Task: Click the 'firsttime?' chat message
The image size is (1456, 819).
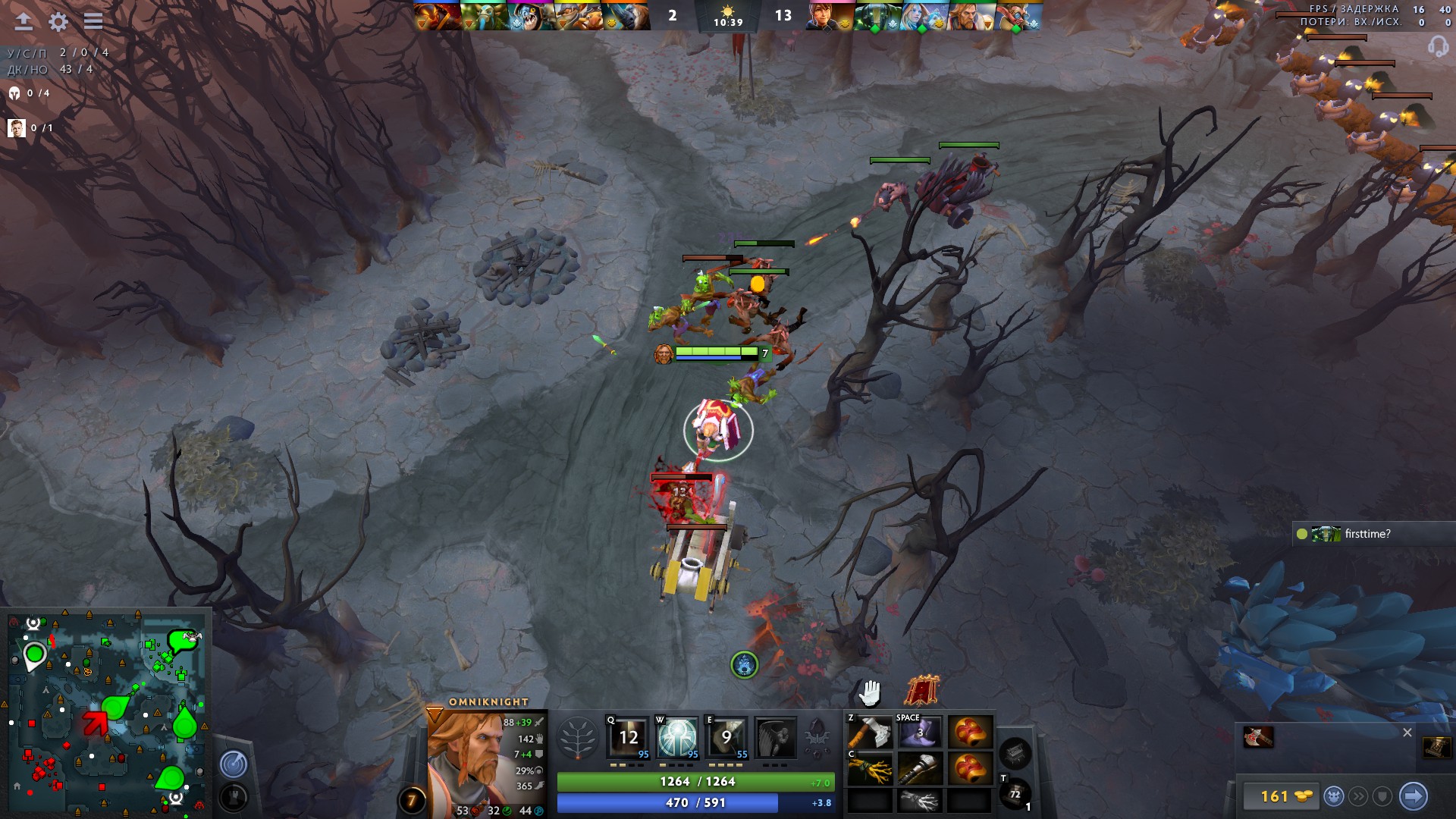Action: point(1367,533)
